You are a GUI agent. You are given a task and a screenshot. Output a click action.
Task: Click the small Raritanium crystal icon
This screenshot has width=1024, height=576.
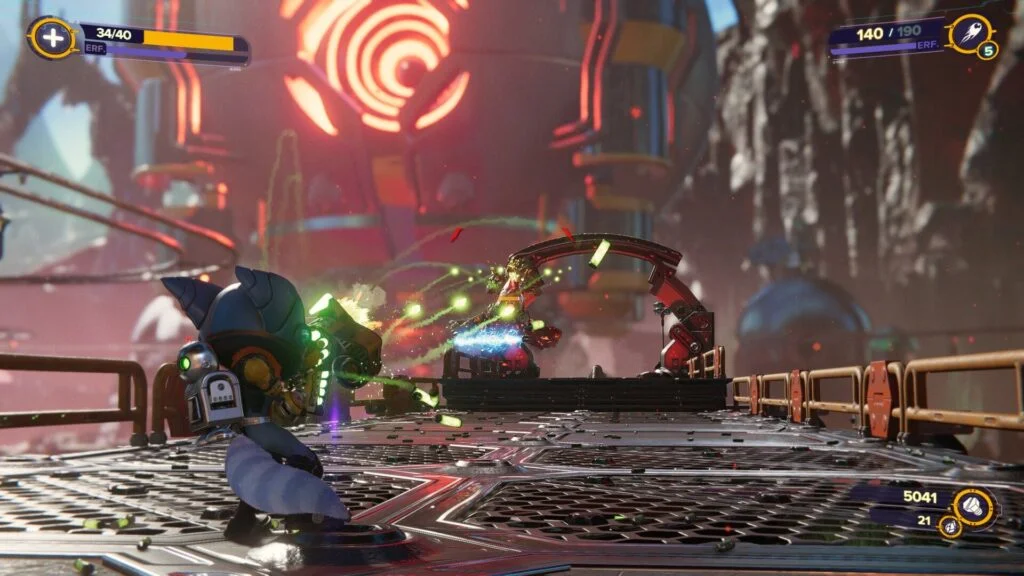pyautogui.click(x=950, y=525)
